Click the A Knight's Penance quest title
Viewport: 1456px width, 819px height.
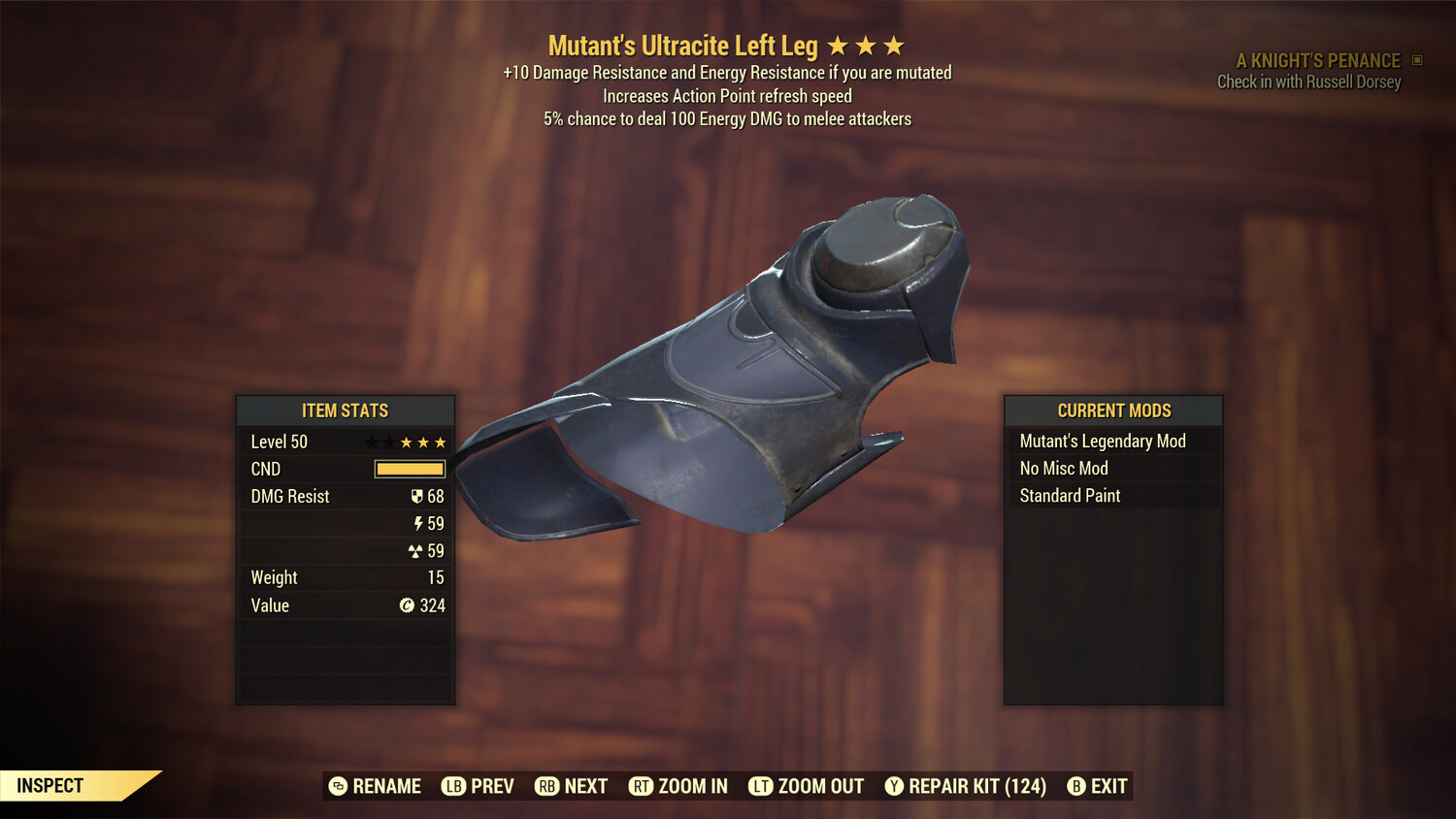(1321, 59)
